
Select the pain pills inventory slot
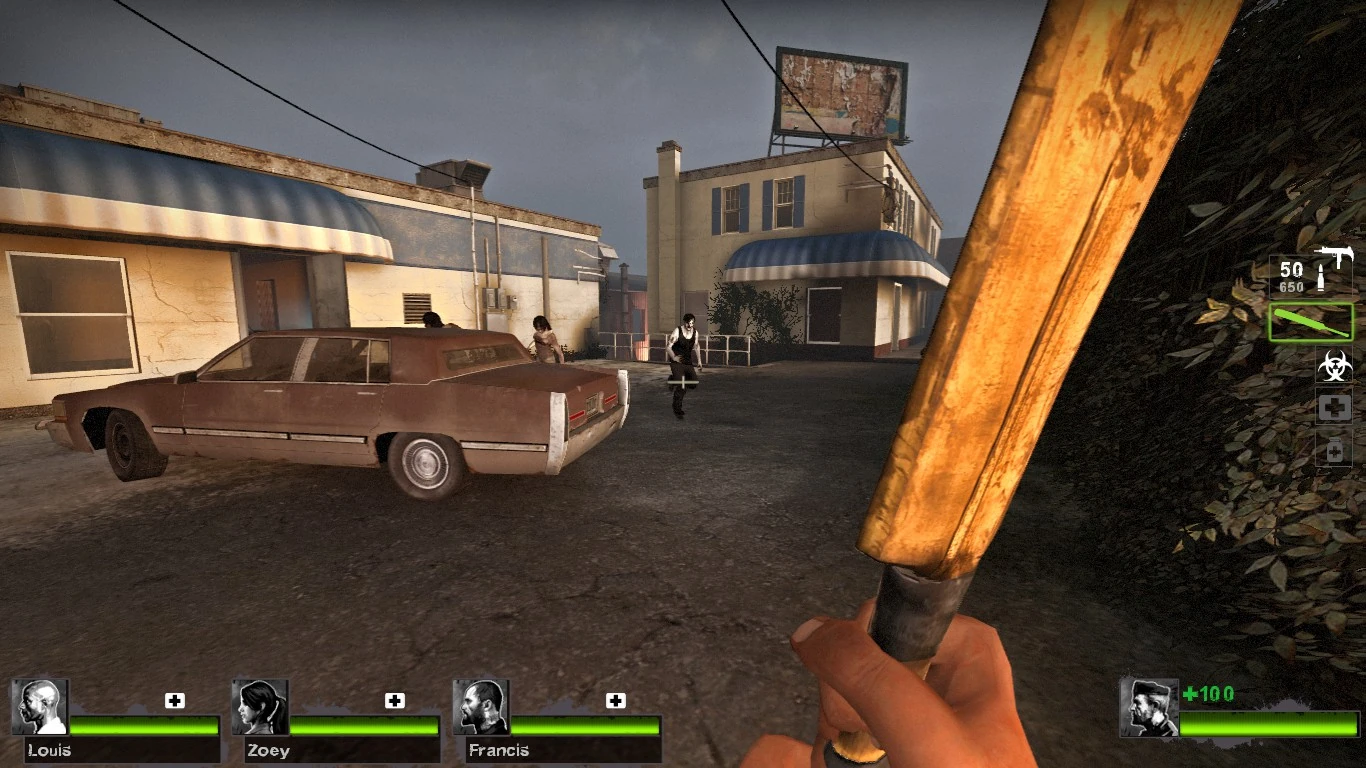click(1333, 449)
